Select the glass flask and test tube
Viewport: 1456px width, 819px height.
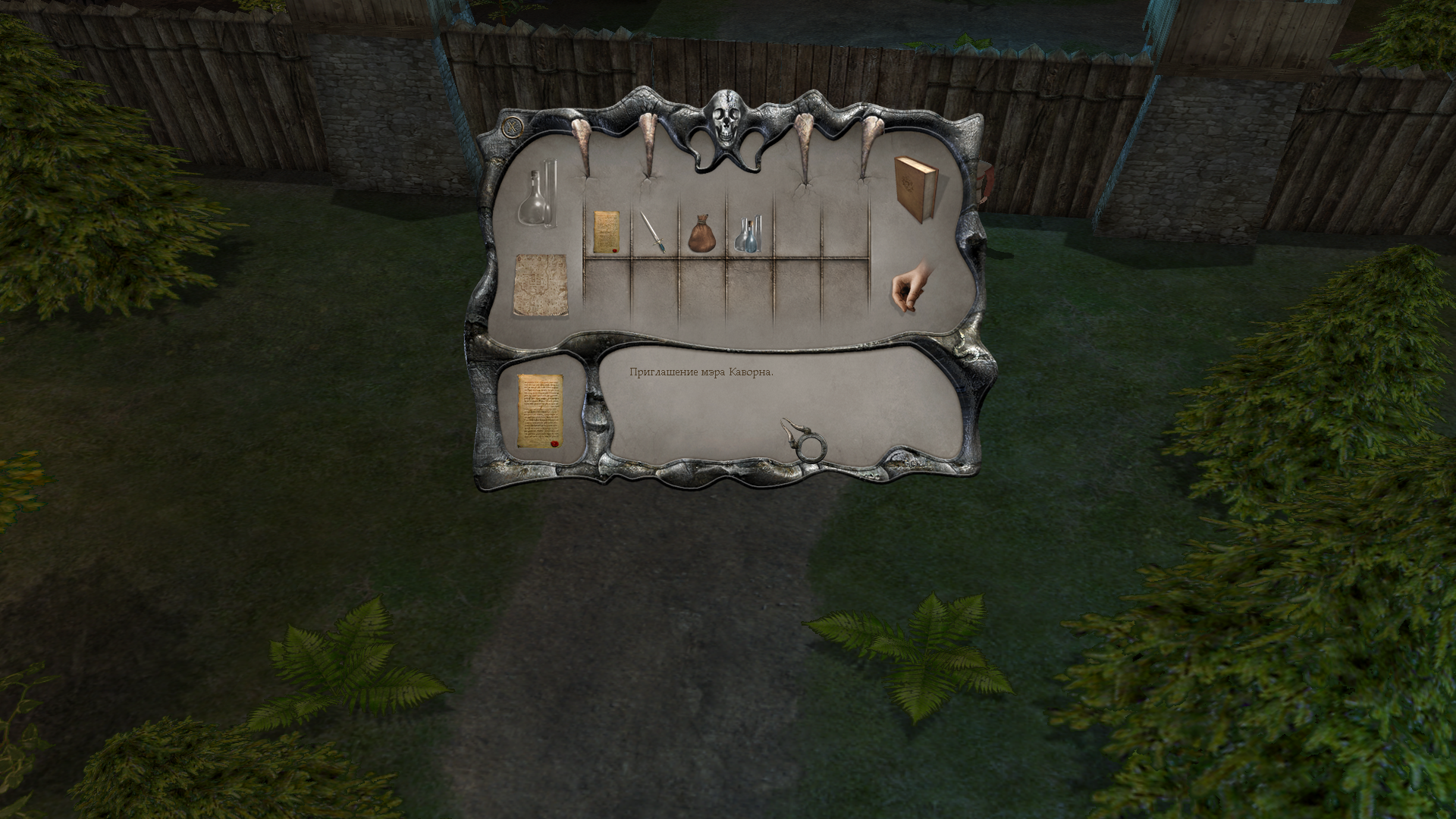click(540, 197)
